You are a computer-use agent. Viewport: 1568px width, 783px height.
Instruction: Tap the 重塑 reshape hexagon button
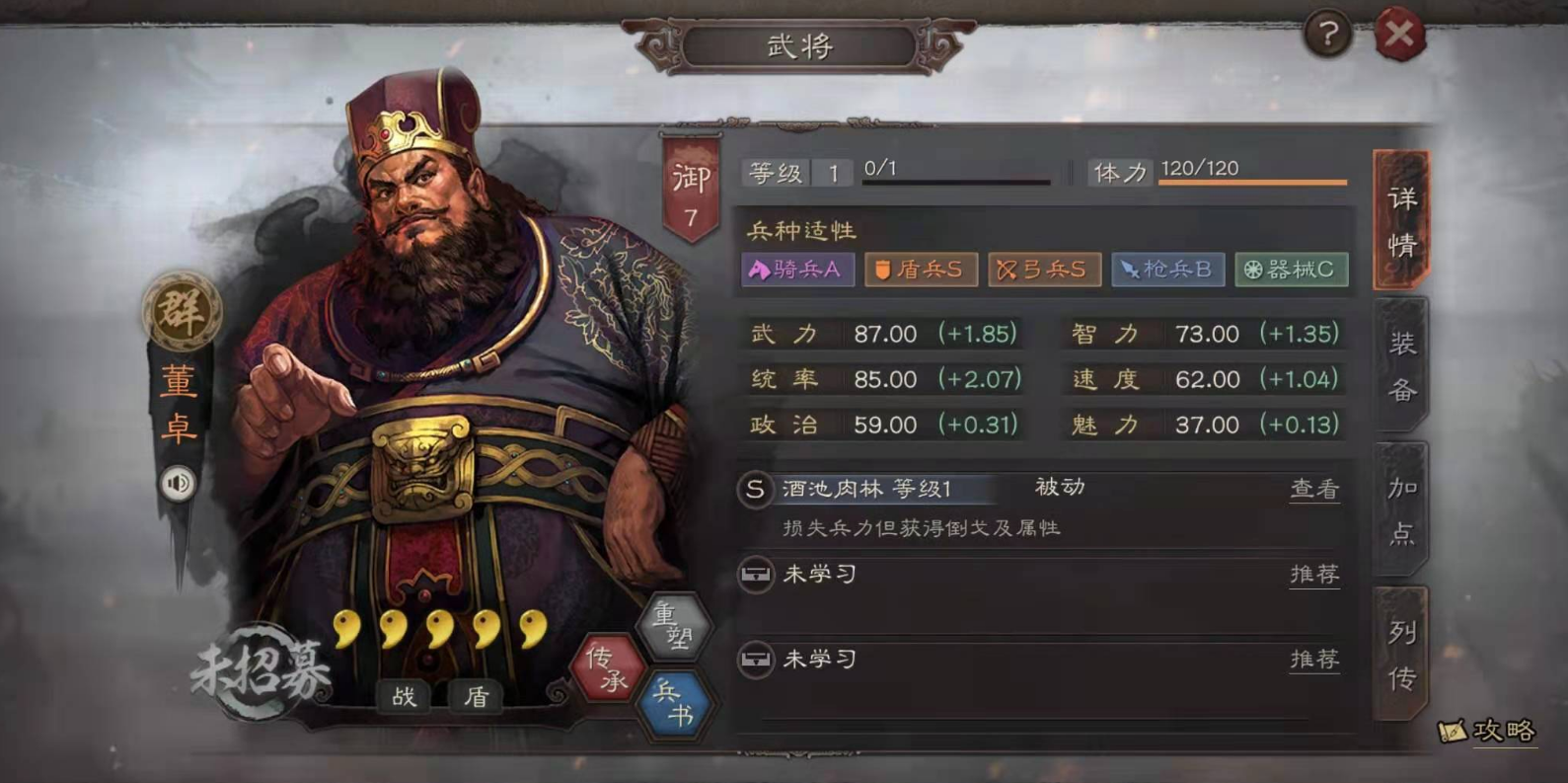pyautogui.click(x=676, y=627)
